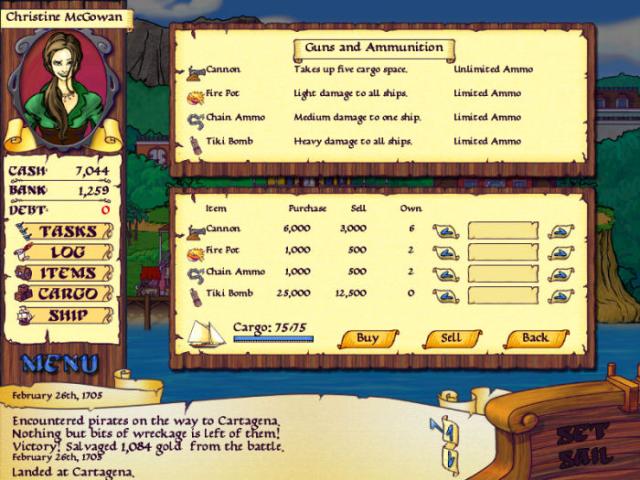Screen dimensions: 640x480
Task: Click the Tiki Bomb quantity field
Action: coord(502,294)
